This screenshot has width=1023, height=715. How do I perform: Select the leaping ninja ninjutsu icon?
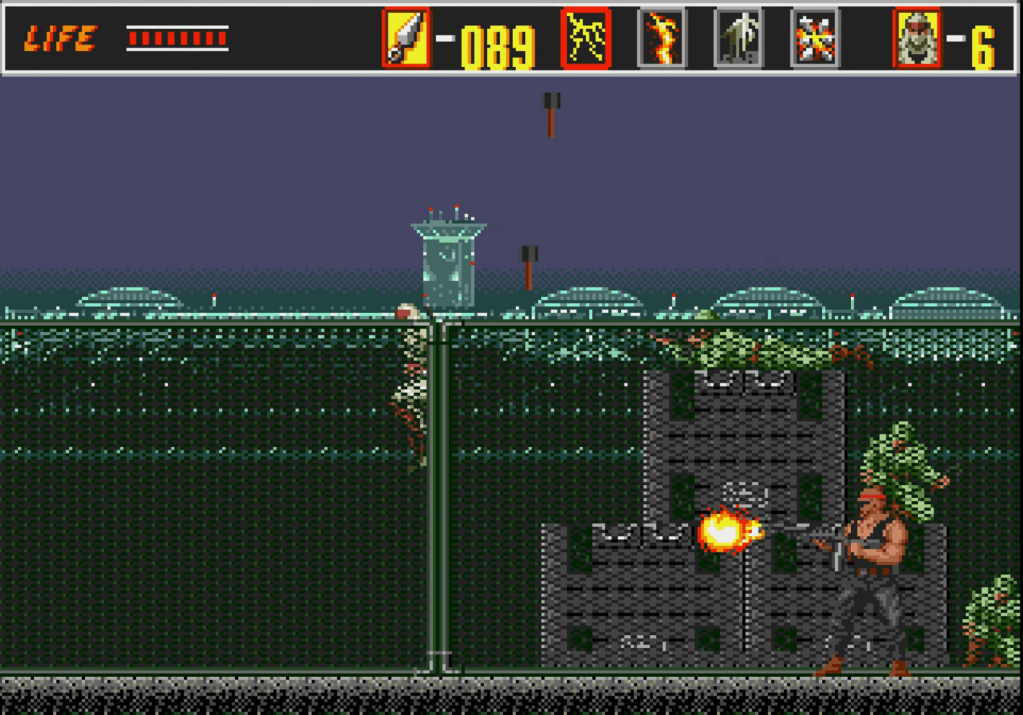[738, 38]
